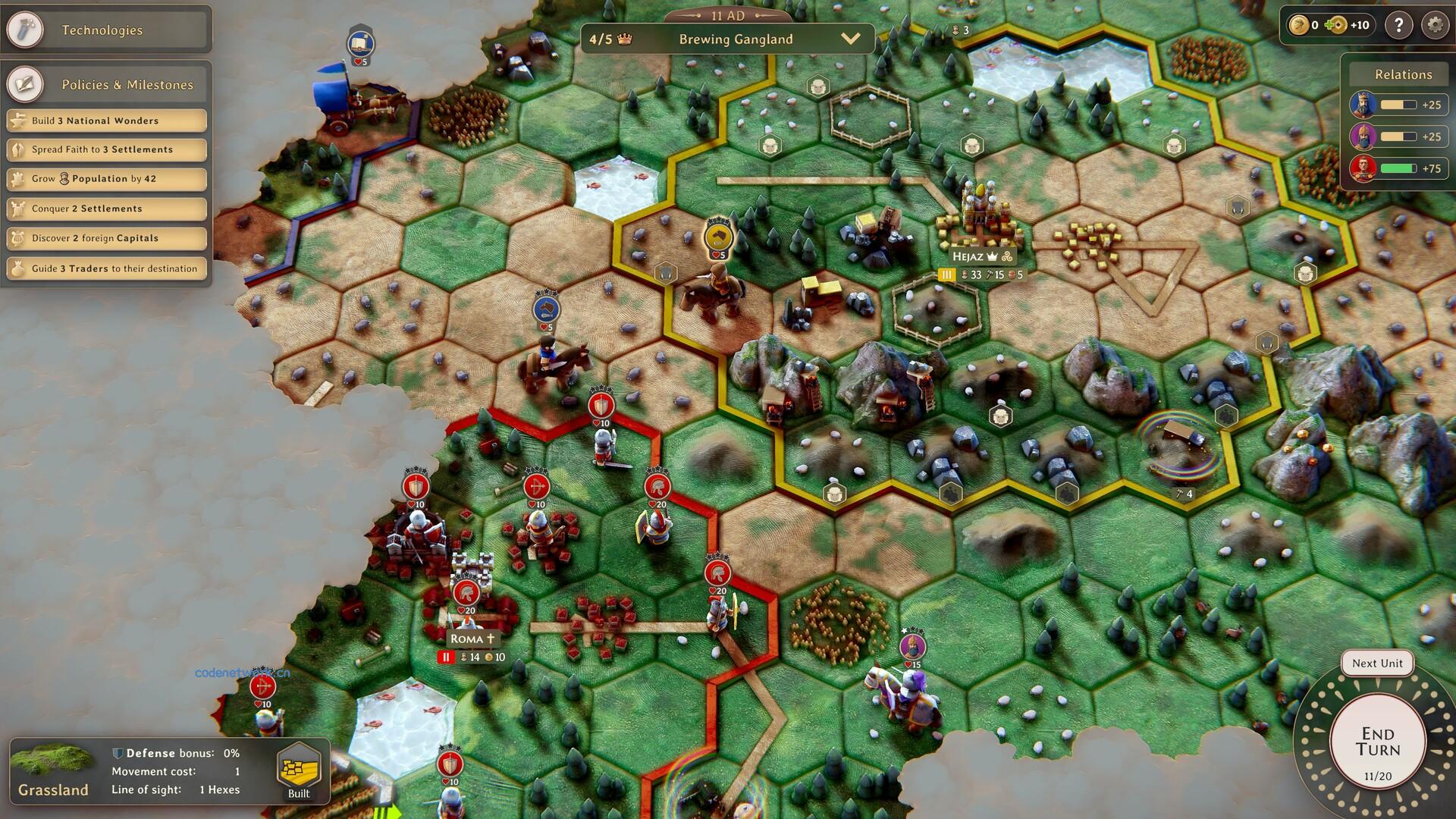Screen dimensions: 1456x819
Task: Click the help question mark icon
Action: [1398, 25]
